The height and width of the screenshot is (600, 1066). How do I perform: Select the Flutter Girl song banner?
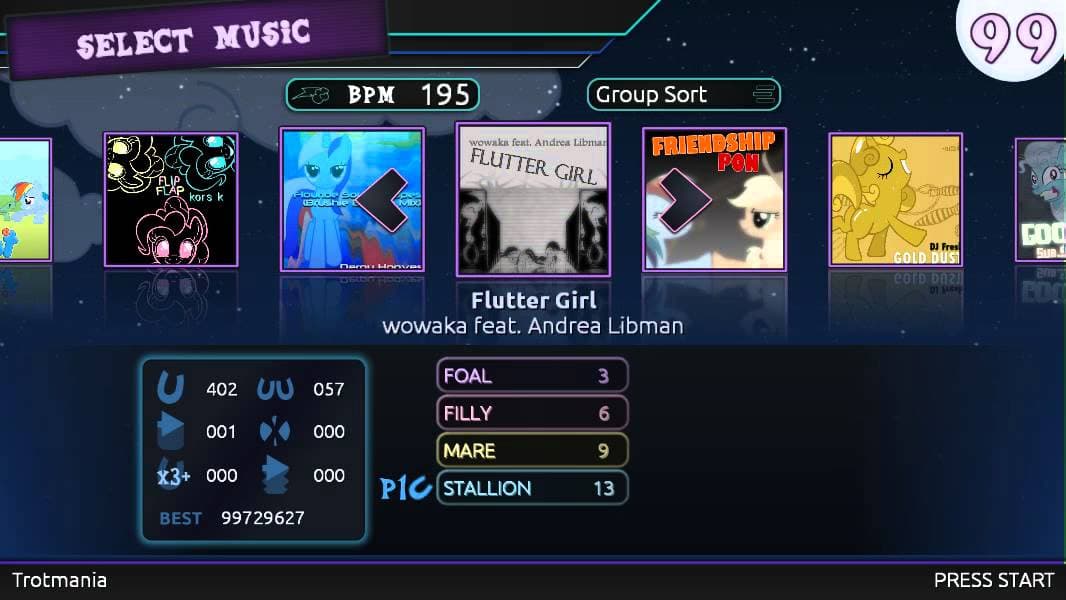pos(532,199)
